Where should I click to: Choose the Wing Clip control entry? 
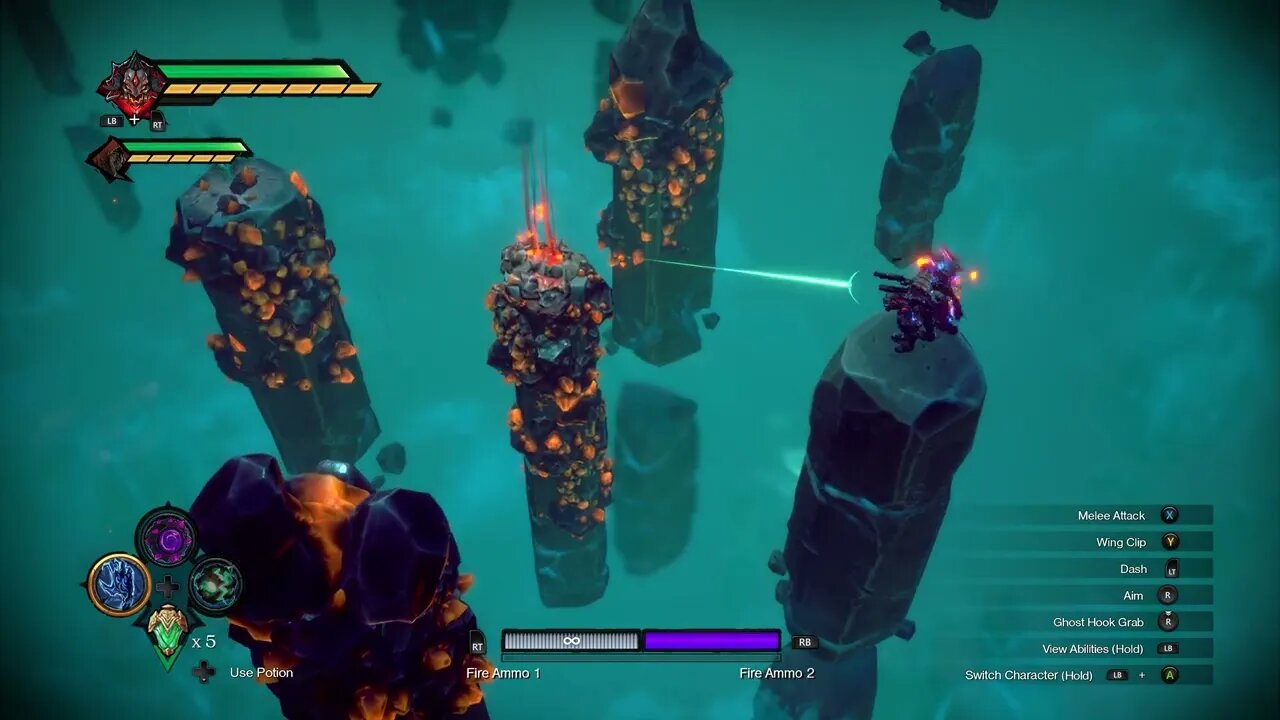tap(1121, 542)
